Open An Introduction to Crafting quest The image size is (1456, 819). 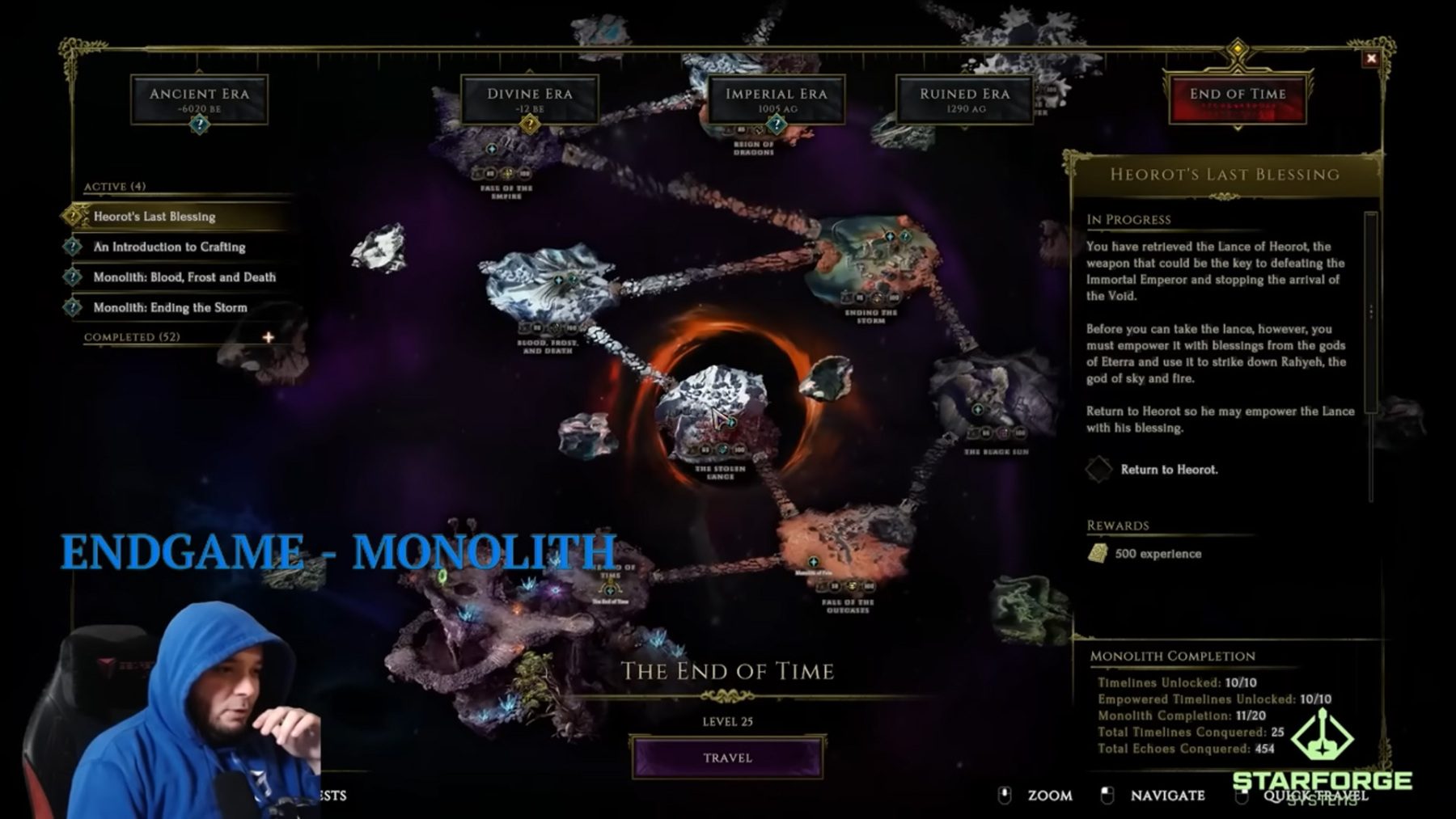pos(169,247)
